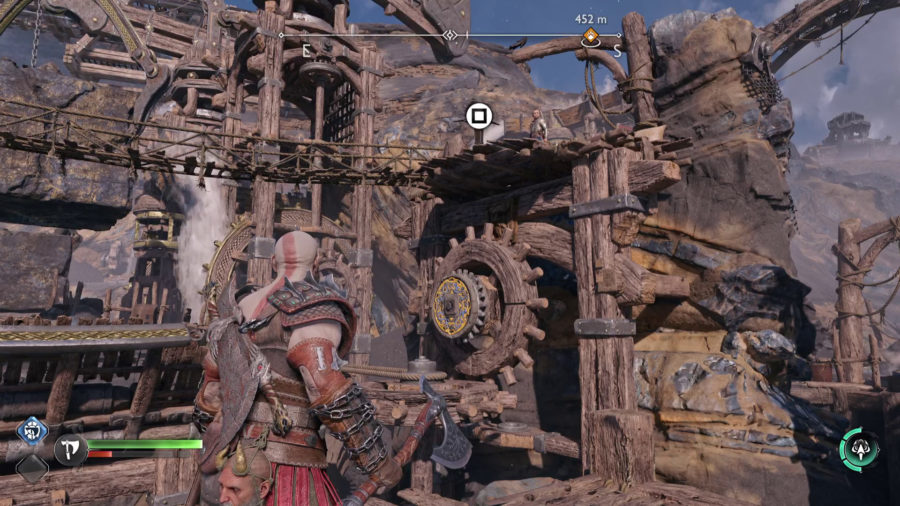Trigger the green companion arrow ability icon
The width and height of the screenshot is (900, 506).
tap(859, 450)
